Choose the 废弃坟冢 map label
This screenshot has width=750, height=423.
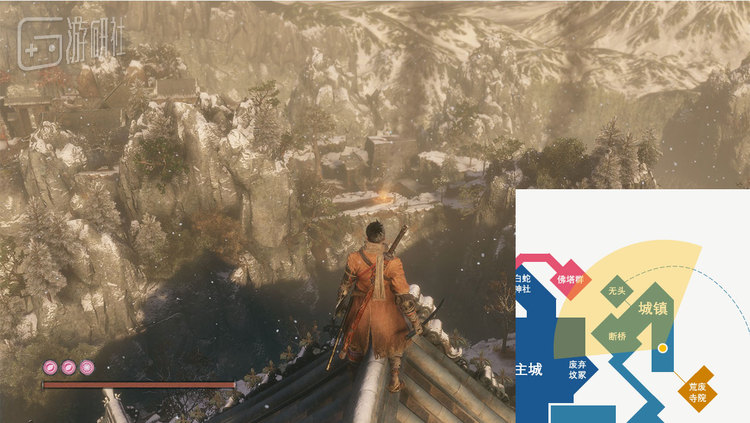pos(577,370)
